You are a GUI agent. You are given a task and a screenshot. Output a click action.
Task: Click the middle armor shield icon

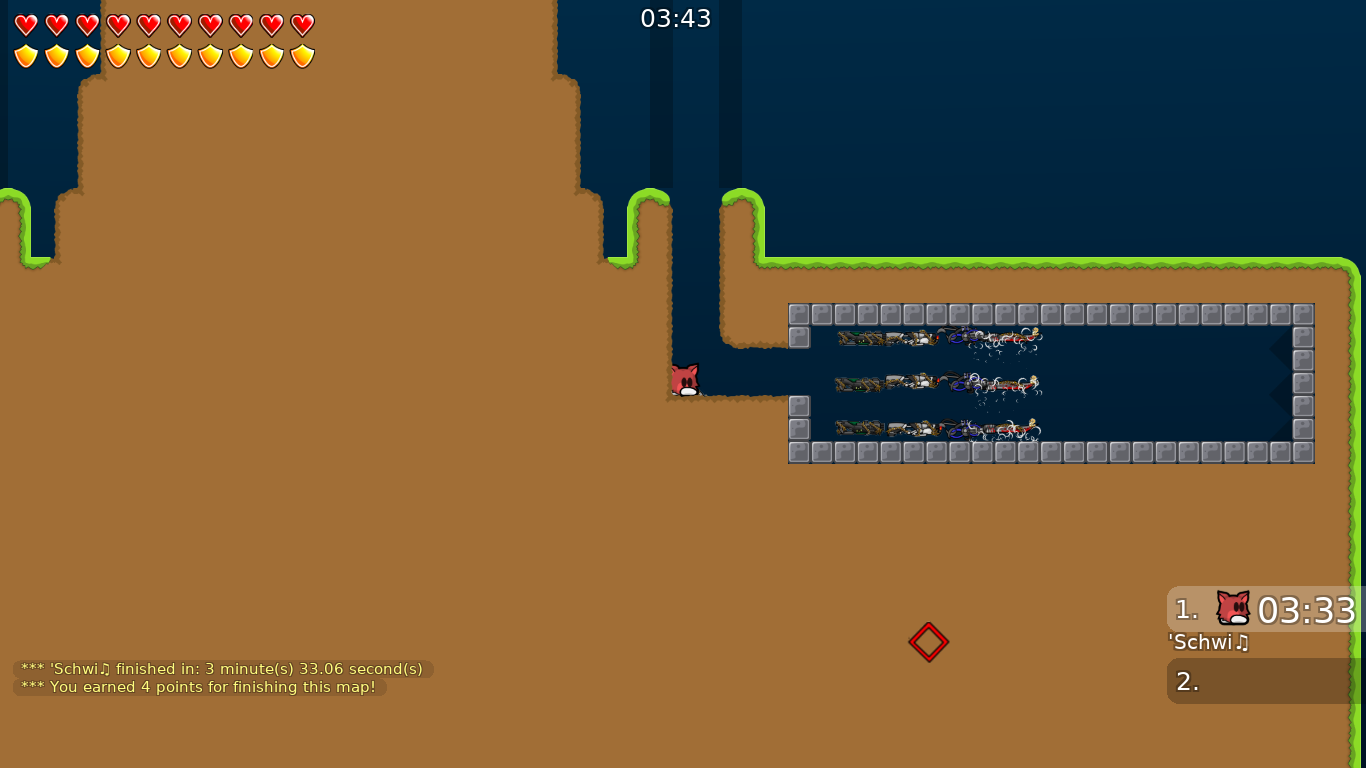pyautogui.click(x=147, y=55)
